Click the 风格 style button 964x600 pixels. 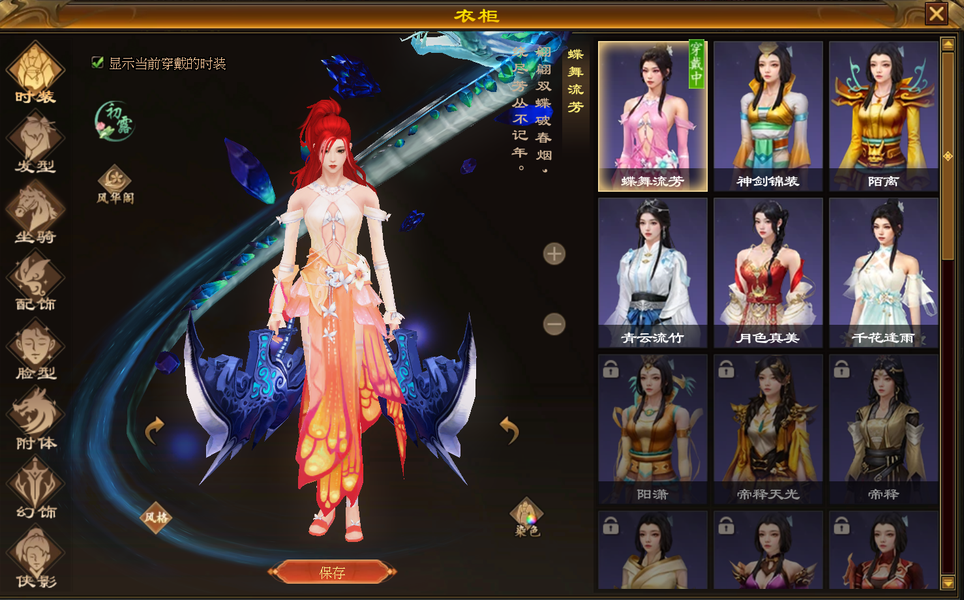pos(155,517)
